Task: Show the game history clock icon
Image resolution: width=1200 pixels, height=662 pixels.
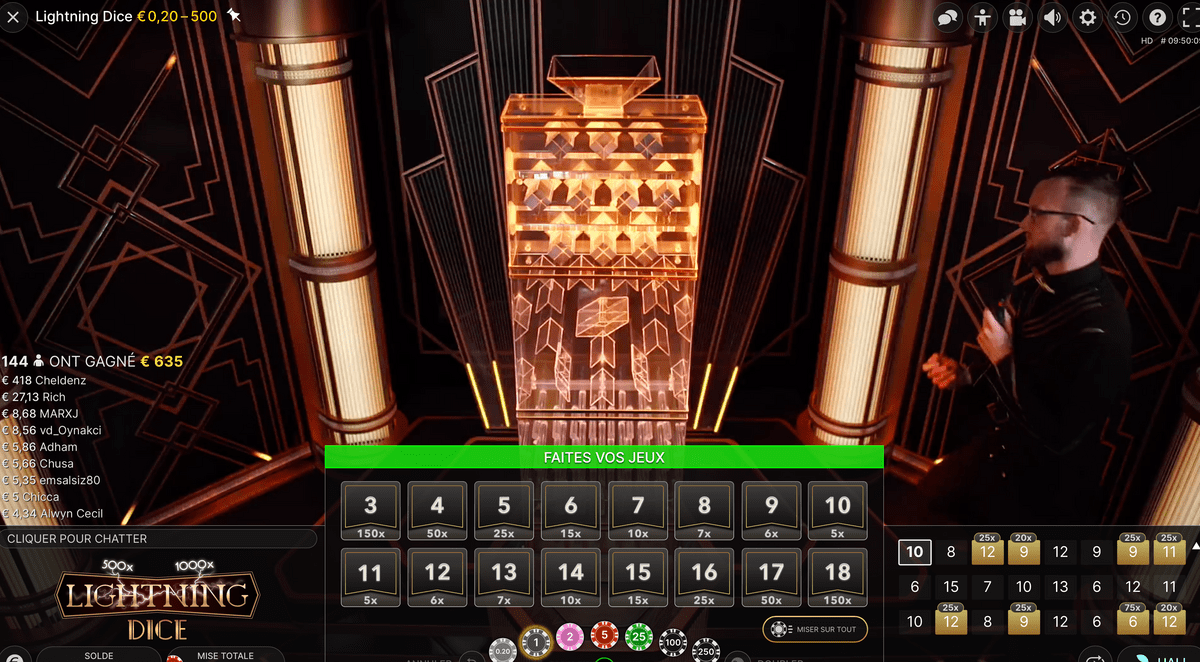Action: [x=1122, y=17]
